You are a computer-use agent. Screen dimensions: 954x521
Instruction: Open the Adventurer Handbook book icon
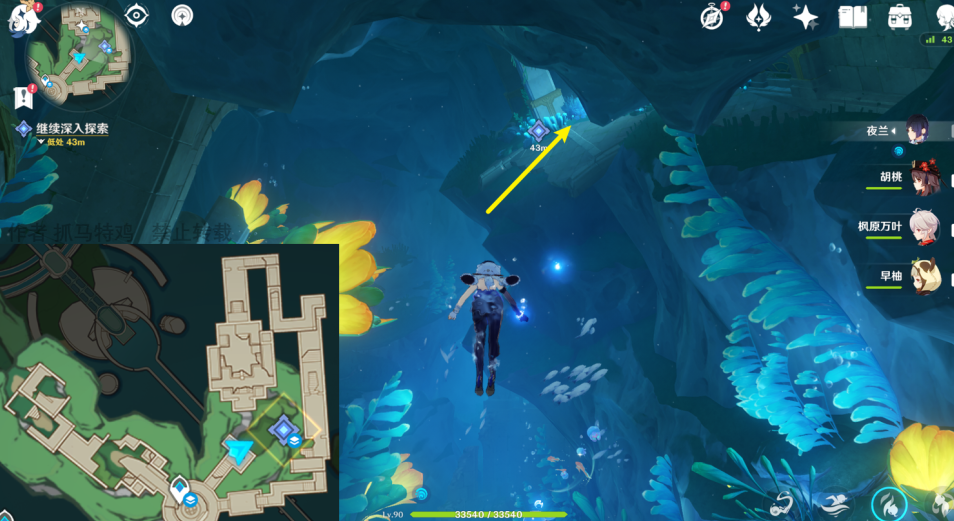852,17
